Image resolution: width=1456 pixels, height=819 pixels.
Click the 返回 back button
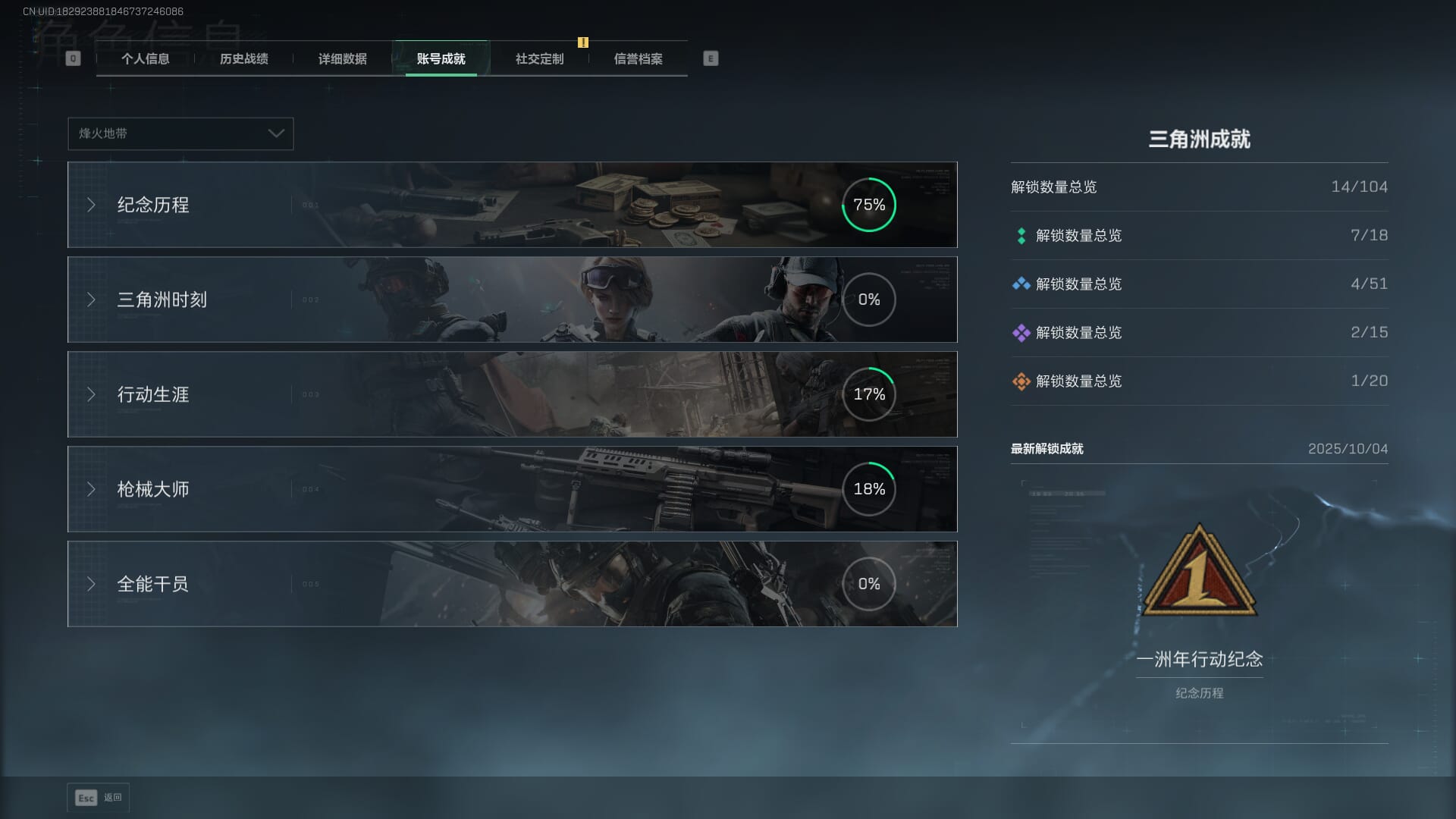coord(99,798)
